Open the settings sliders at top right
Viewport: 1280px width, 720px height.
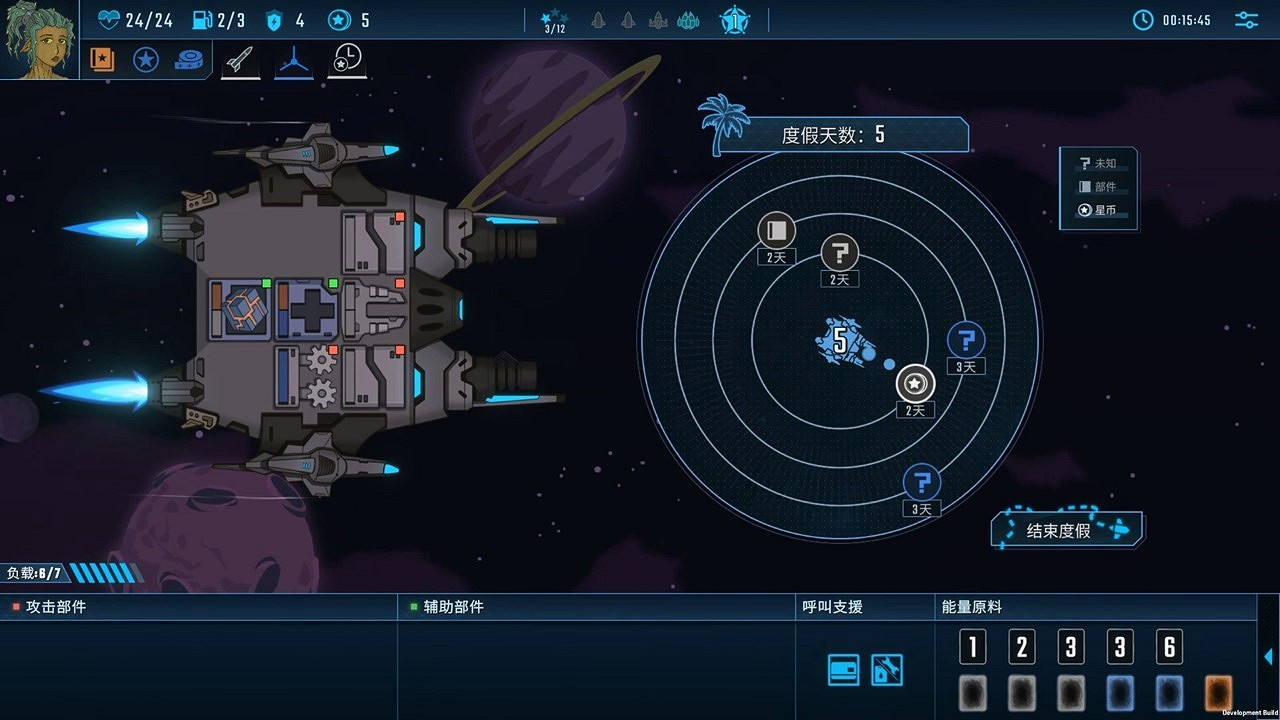1246,18
